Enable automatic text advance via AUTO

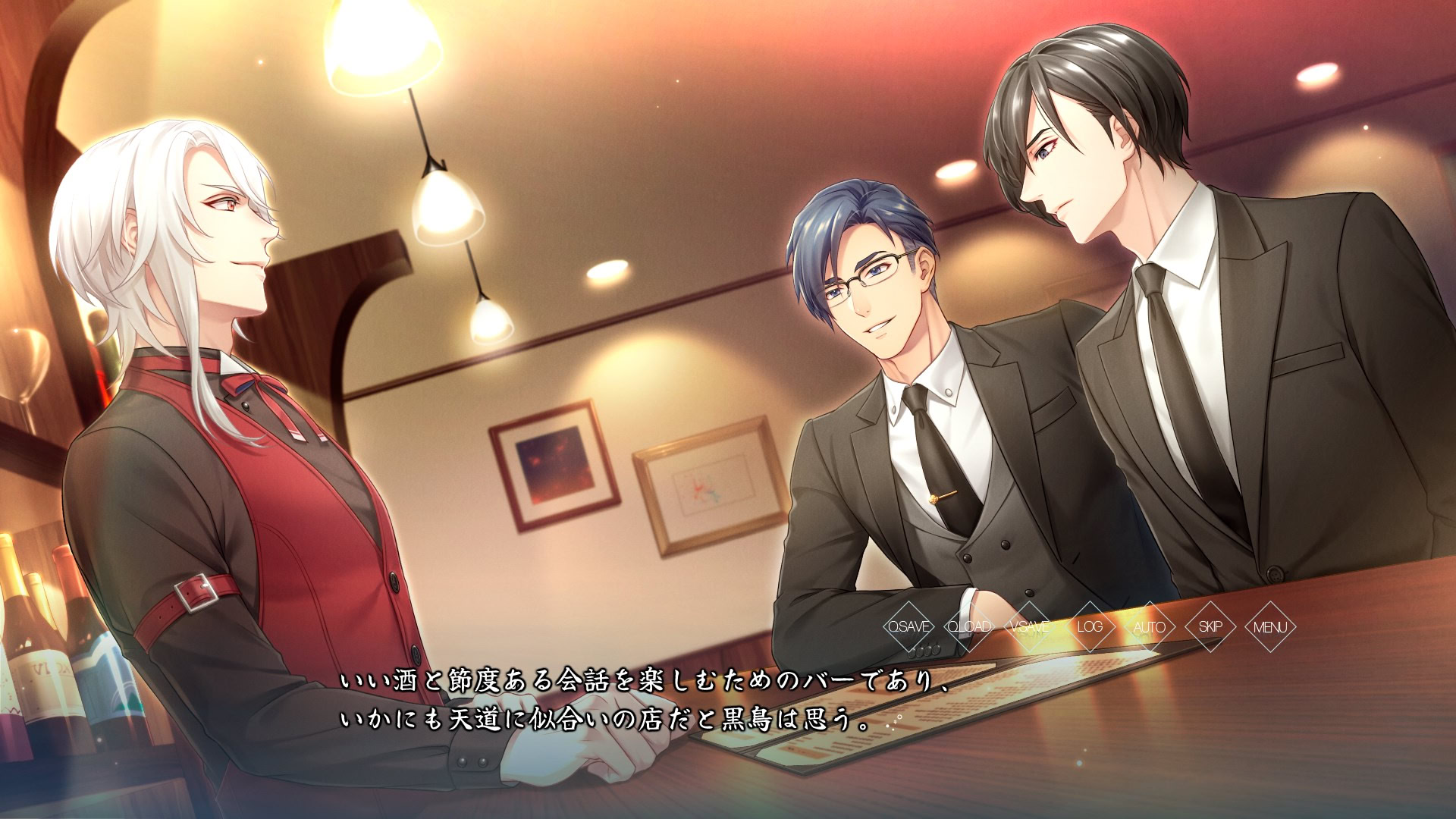[1150, 628]
